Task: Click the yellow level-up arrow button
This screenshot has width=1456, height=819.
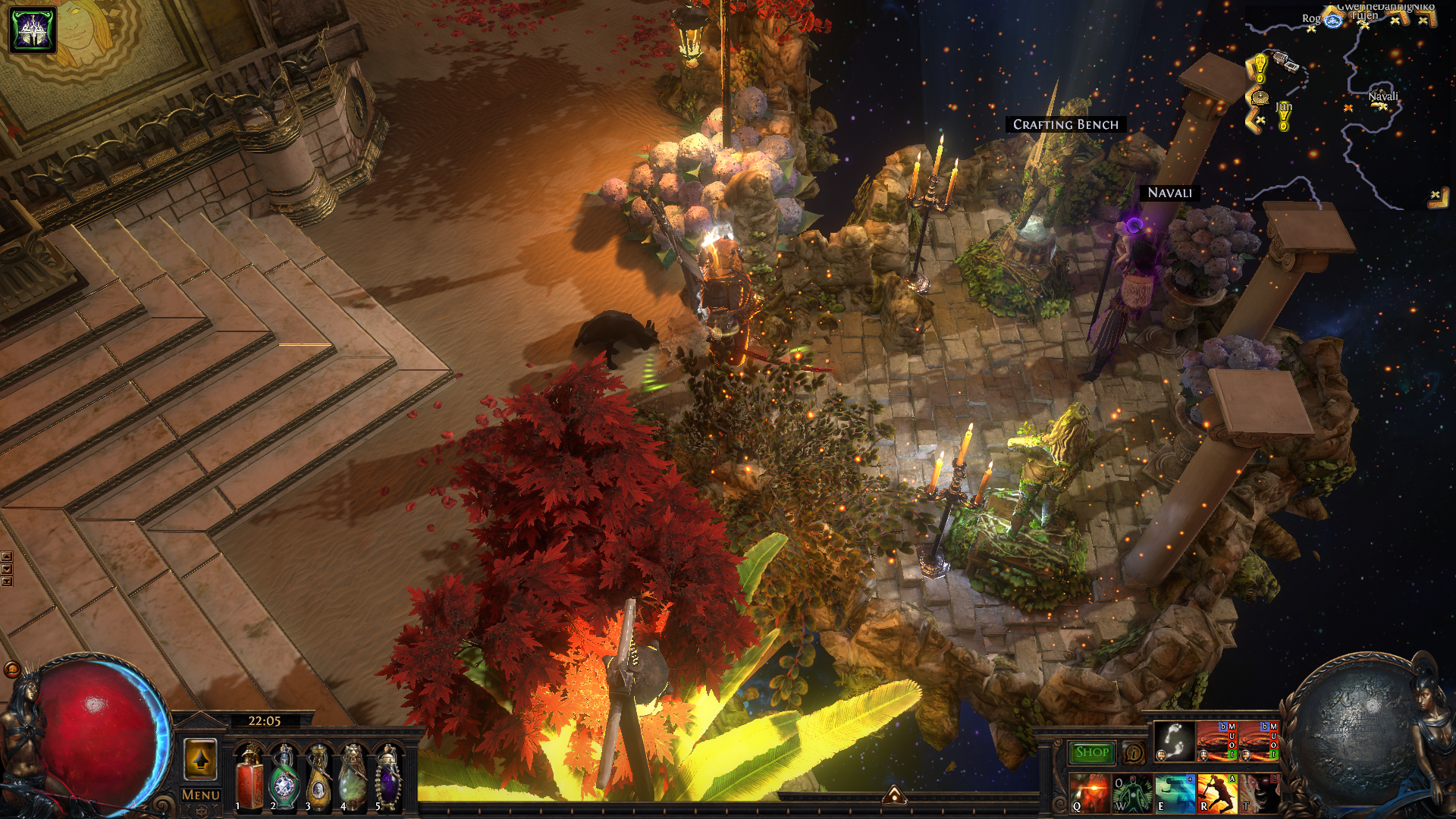Action: click(200, 758)
